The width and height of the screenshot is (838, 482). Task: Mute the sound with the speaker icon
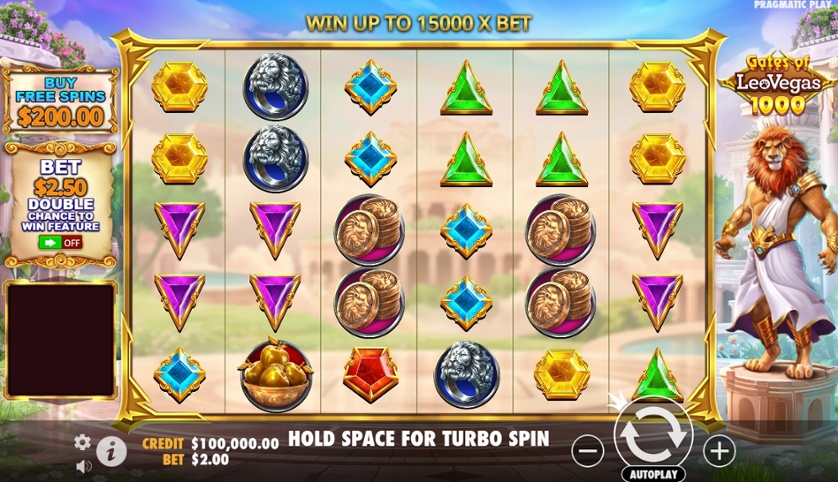point(84,465)
